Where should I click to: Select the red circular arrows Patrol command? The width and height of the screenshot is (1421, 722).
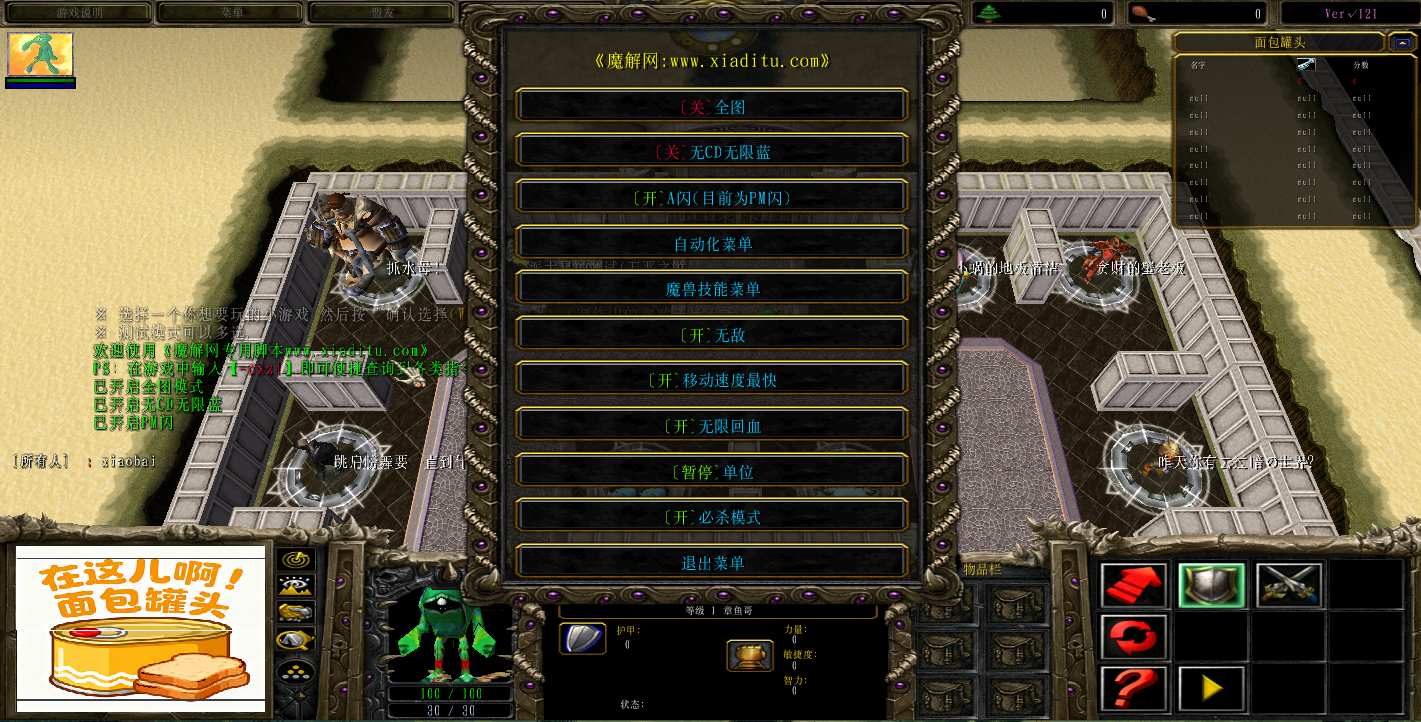tap(1134, 637)
